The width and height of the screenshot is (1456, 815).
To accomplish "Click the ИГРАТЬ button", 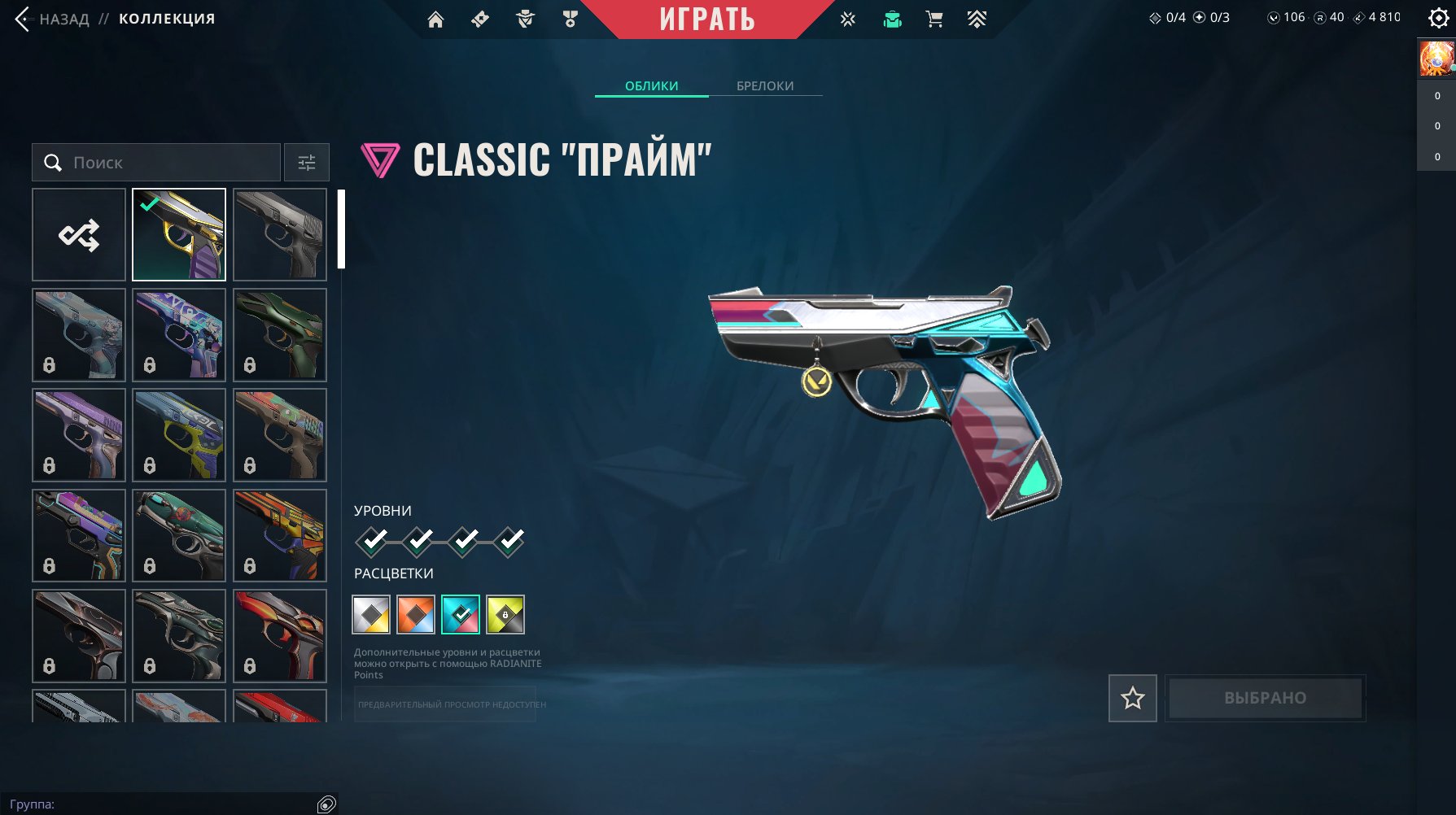I will point(707,20).
